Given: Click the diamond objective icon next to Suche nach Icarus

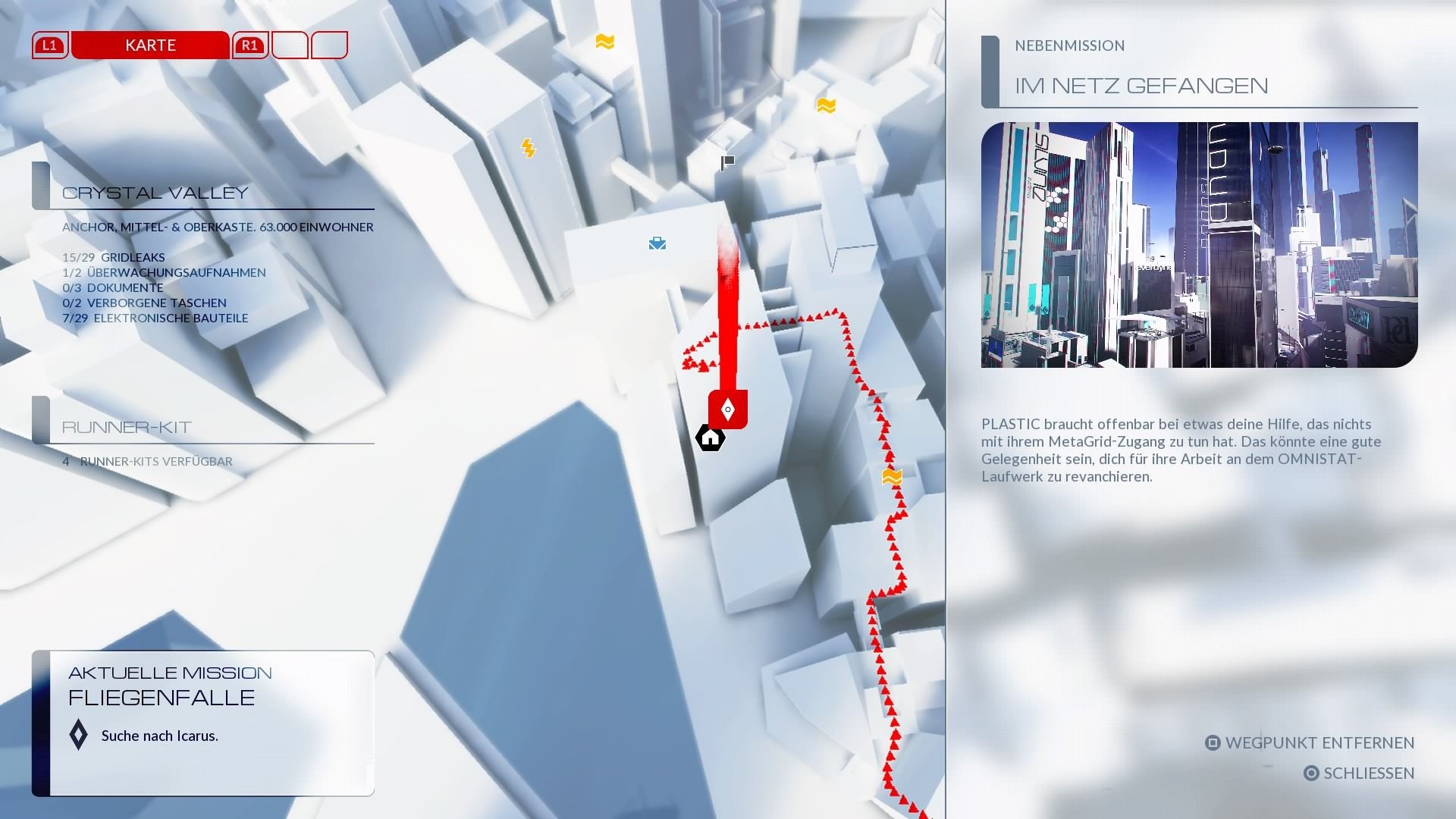Looking at the screenshot, I should (x=77, y=735).
